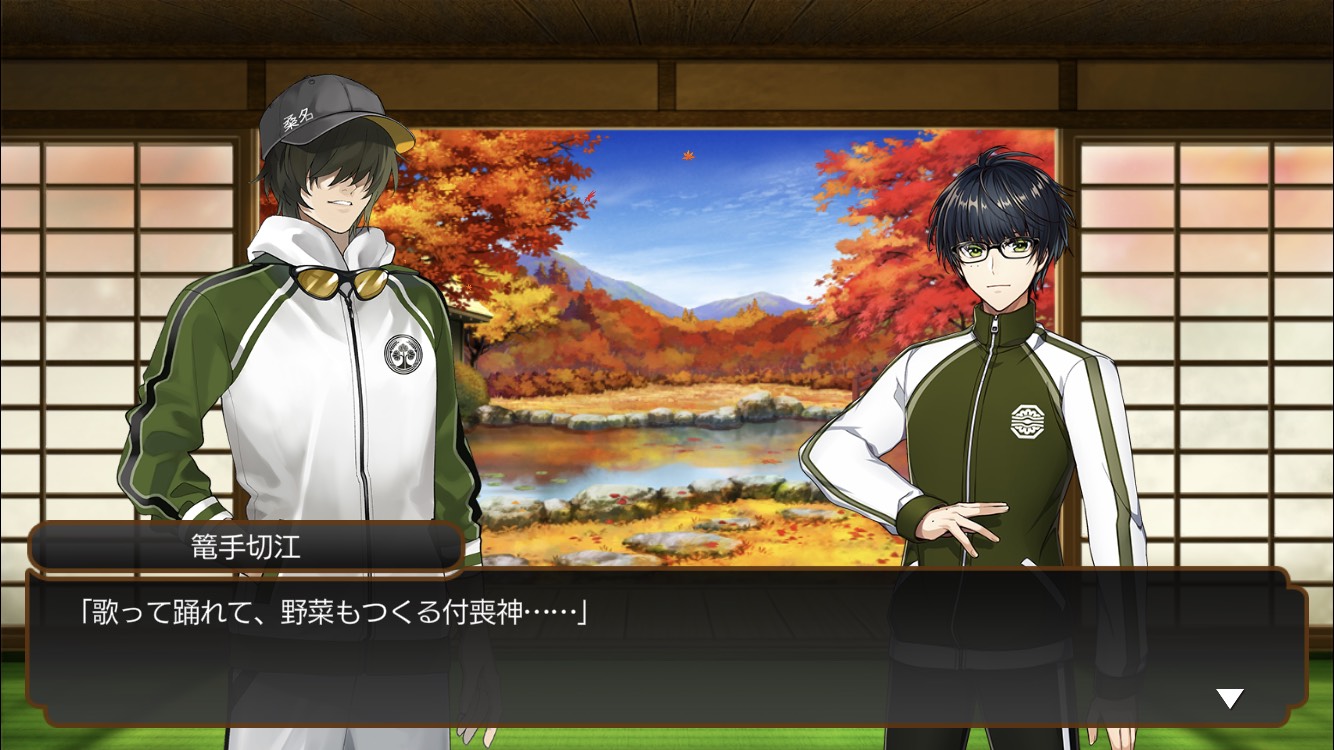Advance dialogue with the white arrow indicator
This screenshot has width=1334, height=750.
coord(1229,698)
